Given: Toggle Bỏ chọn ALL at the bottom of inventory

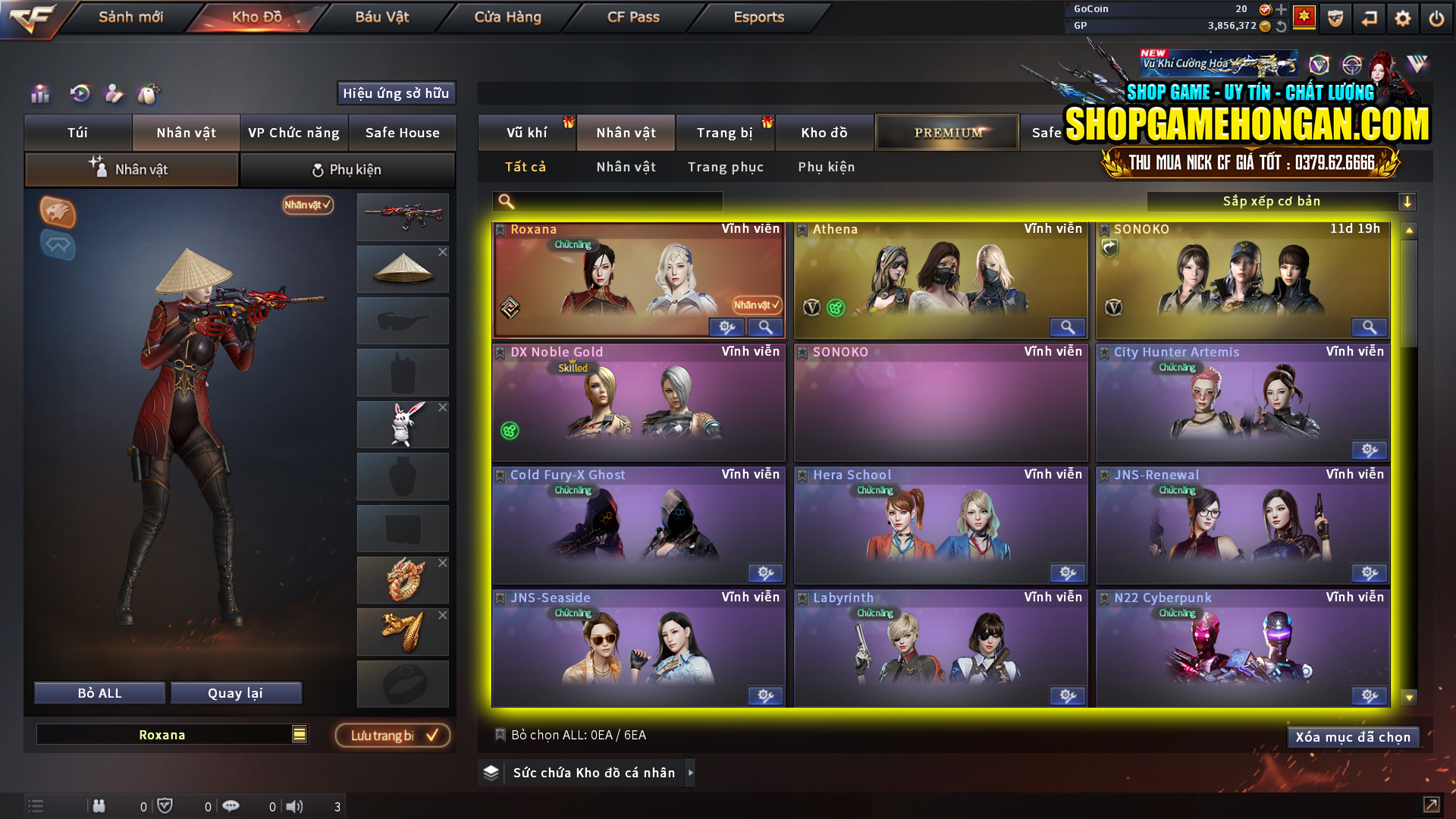Looking at the screenshot, I should point(500,735).
